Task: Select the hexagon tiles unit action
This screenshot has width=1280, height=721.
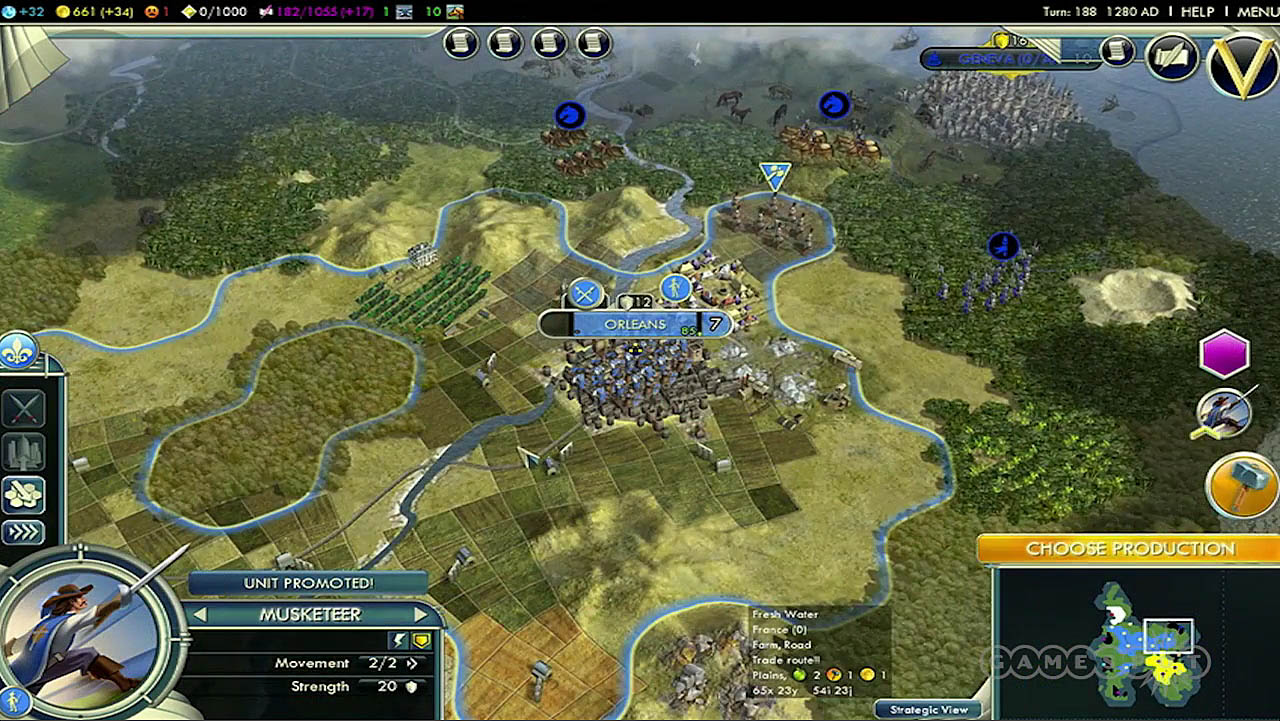Action: (23, 492)
